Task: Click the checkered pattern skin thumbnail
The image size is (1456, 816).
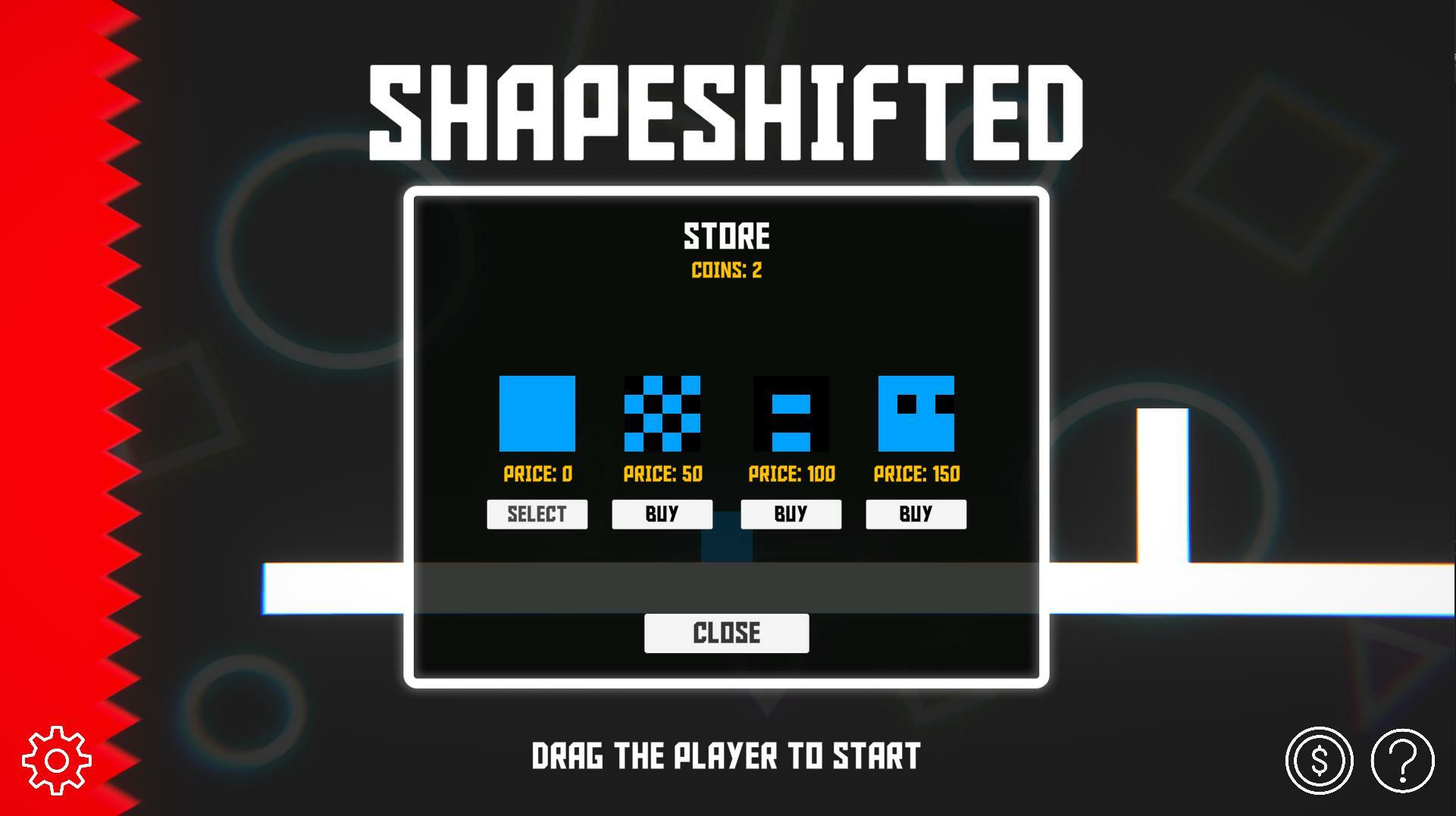Action: (x=662, y=414)
